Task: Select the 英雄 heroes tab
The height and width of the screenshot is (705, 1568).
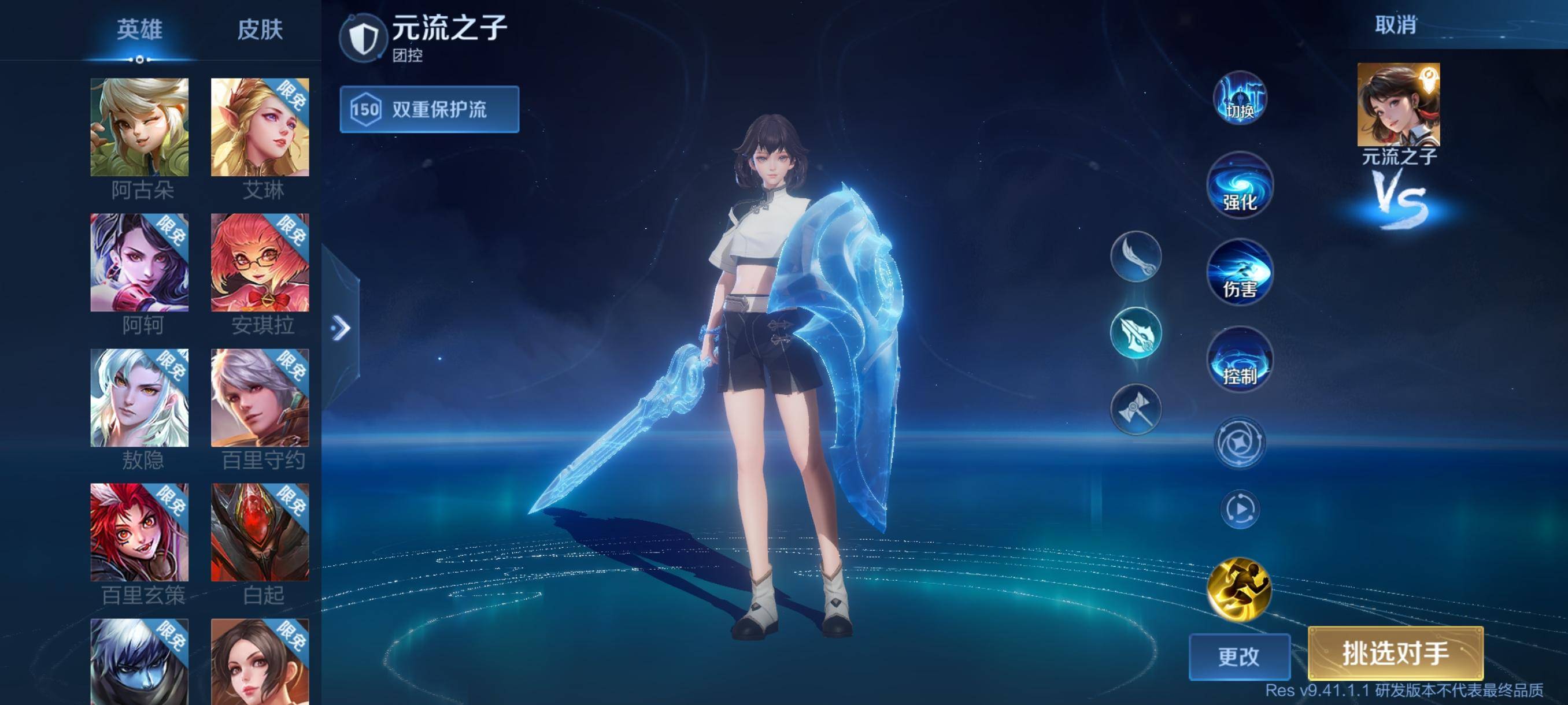Action: (x=139, y=29)
